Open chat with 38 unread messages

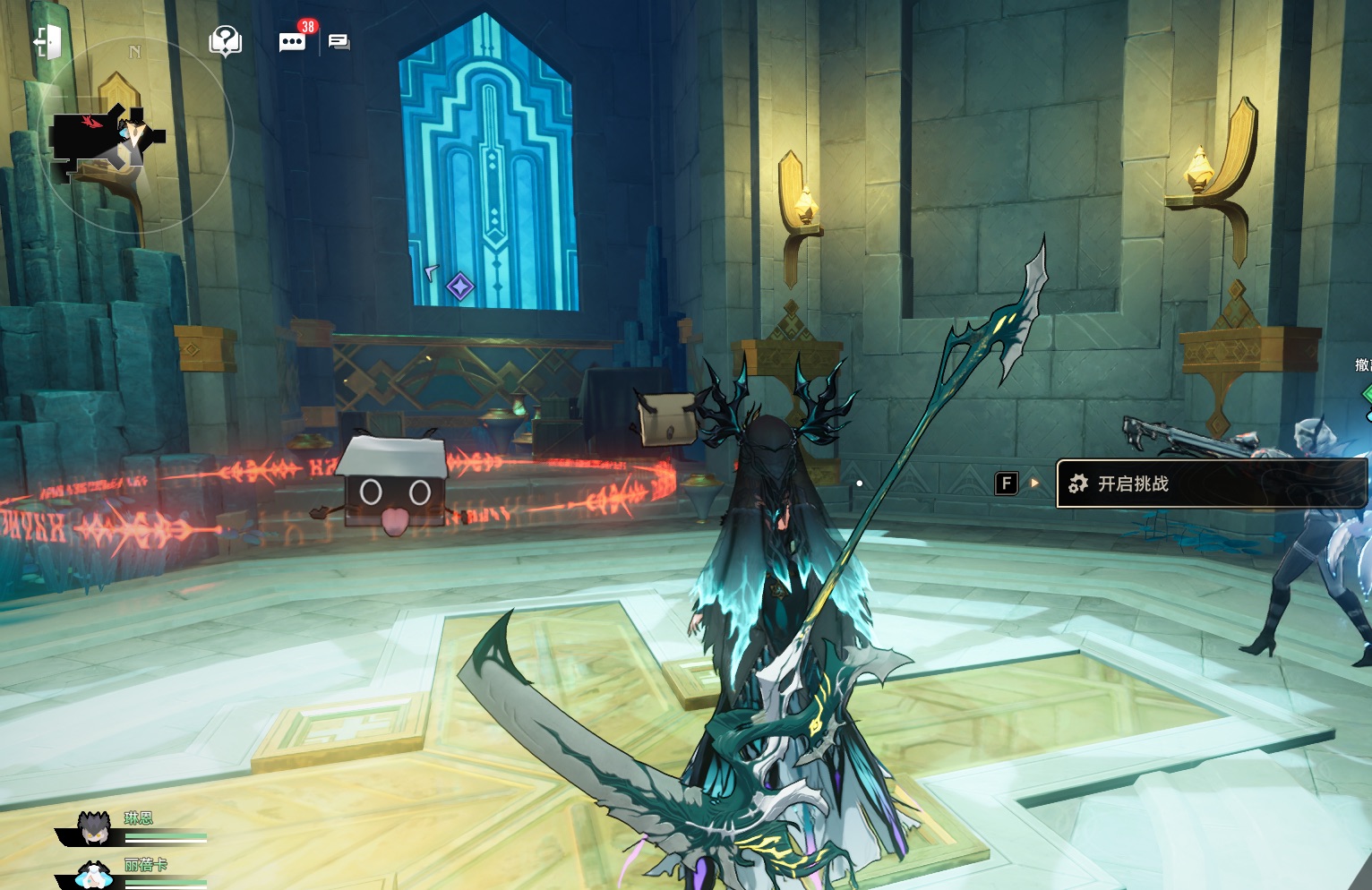[x=292, y=41]
